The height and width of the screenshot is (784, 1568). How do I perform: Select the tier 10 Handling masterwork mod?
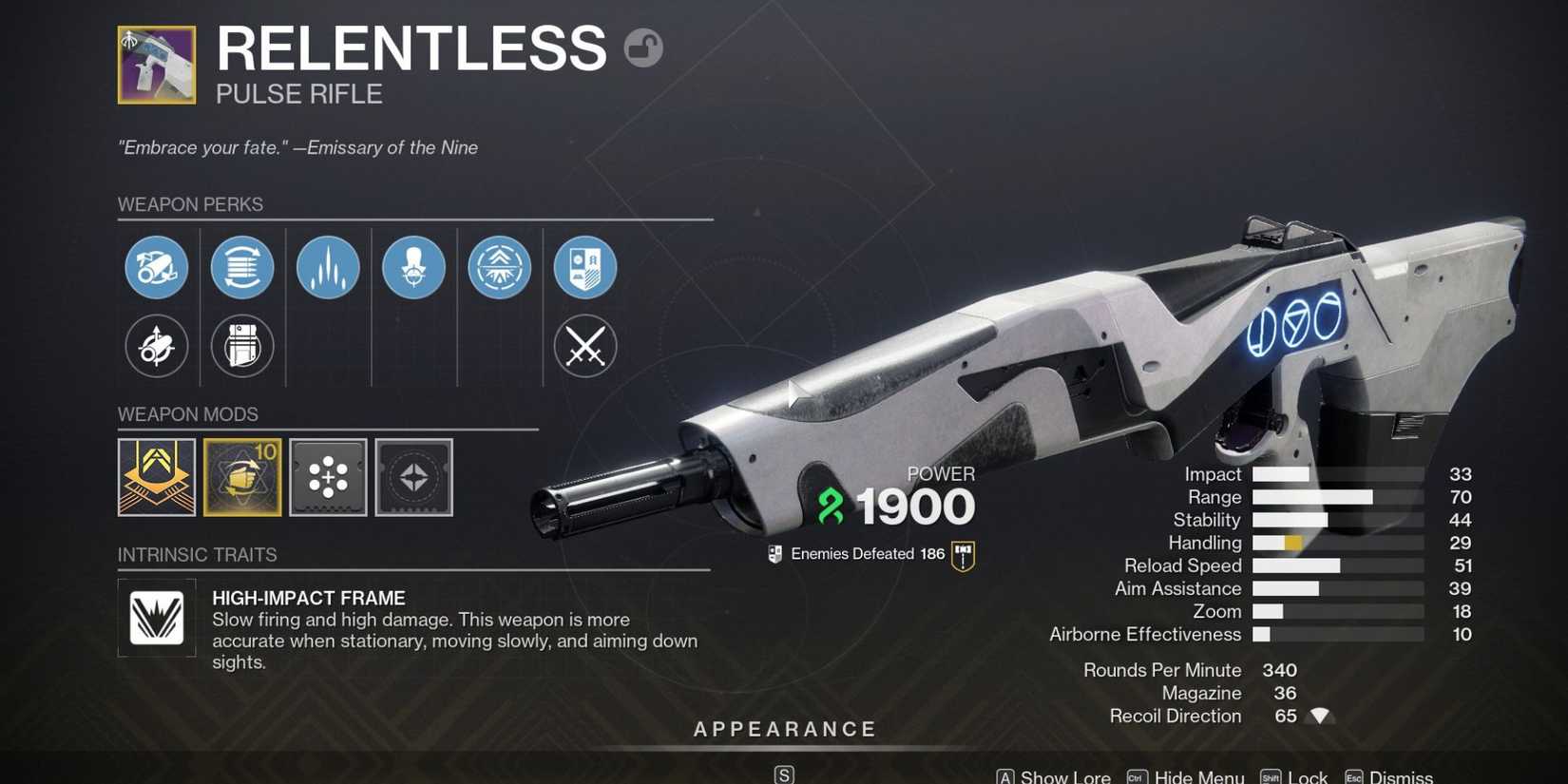242,477
